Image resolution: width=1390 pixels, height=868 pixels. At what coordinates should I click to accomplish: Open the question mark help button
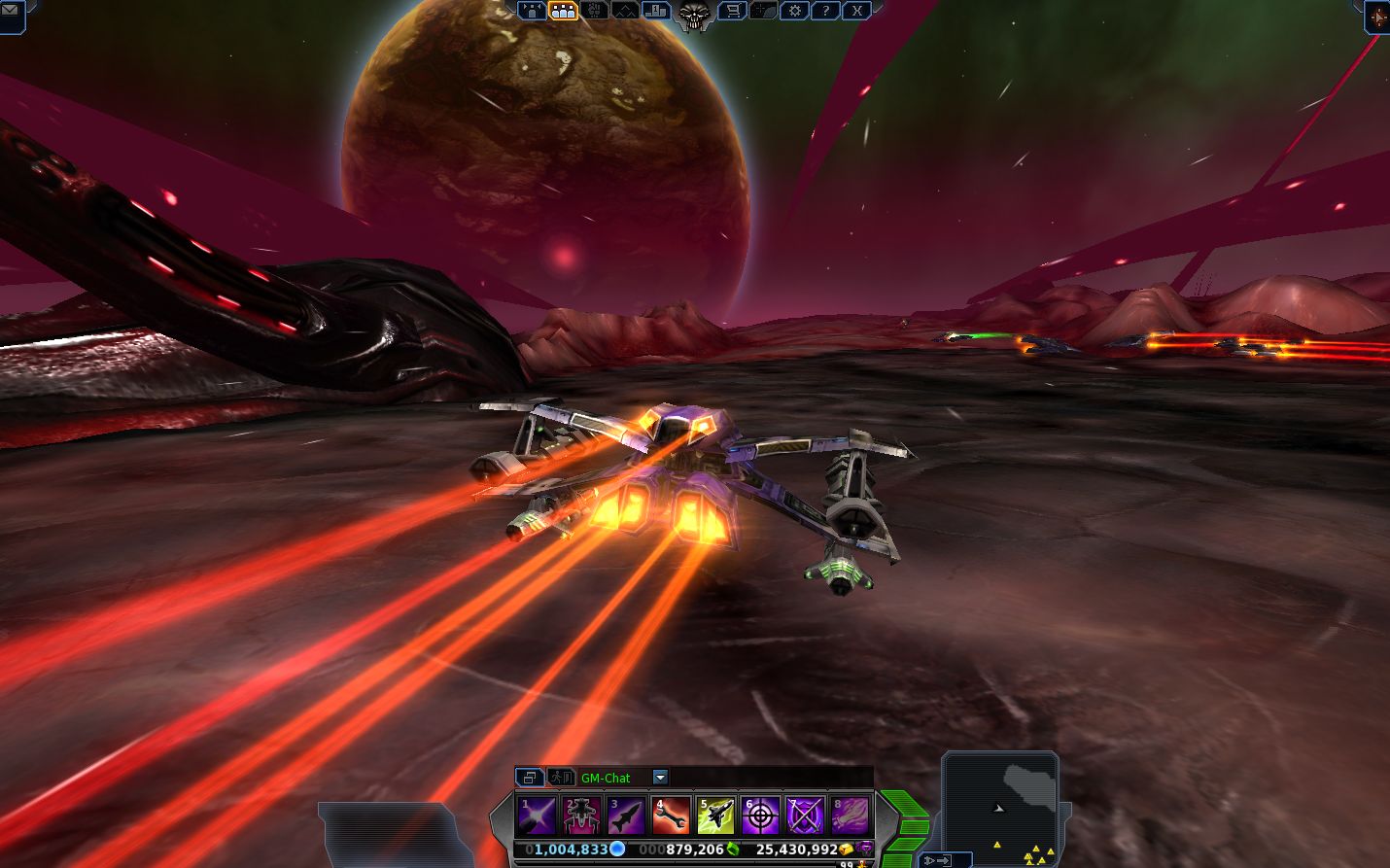825,11
